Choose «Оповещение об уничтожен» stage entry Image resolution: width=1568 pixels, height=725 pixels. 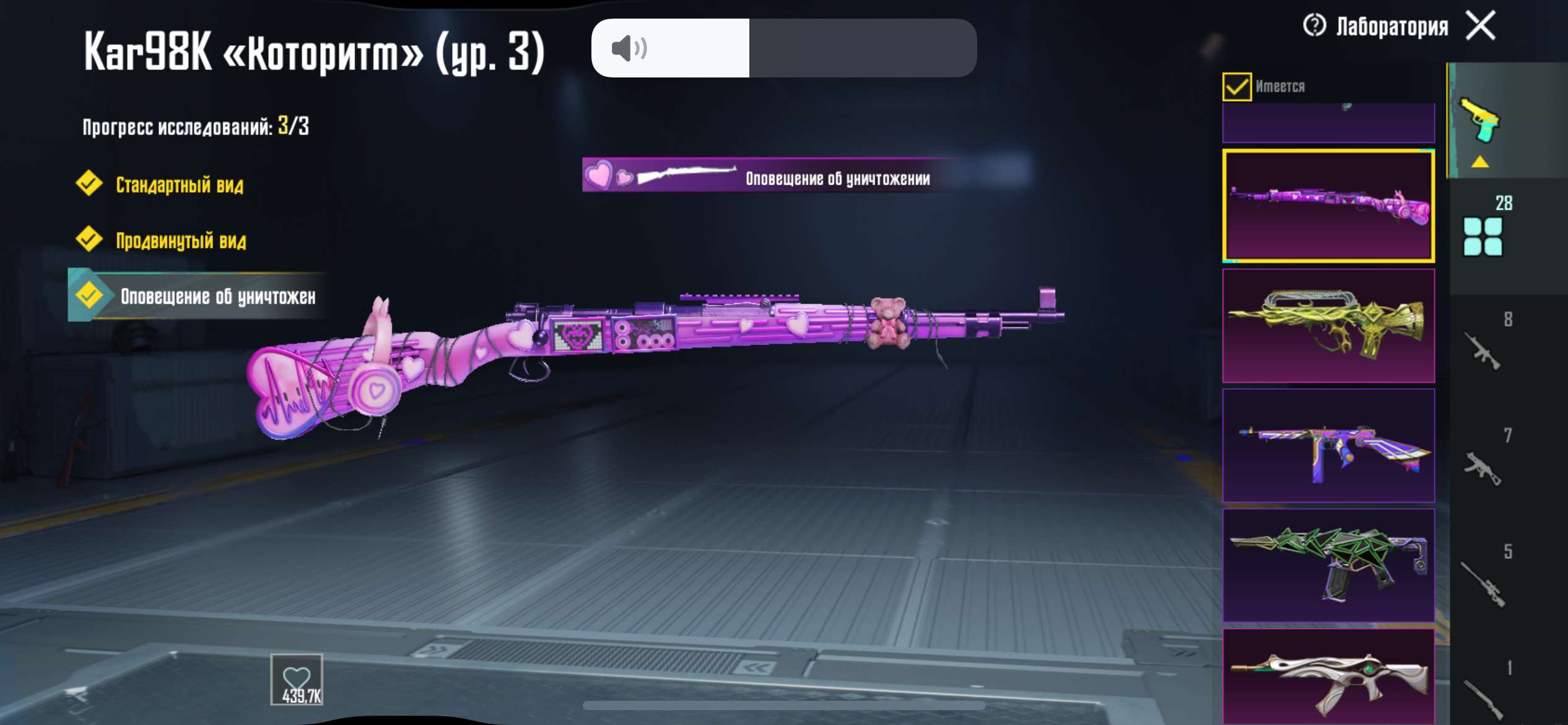pyautogui.click(x=217, y=296)
